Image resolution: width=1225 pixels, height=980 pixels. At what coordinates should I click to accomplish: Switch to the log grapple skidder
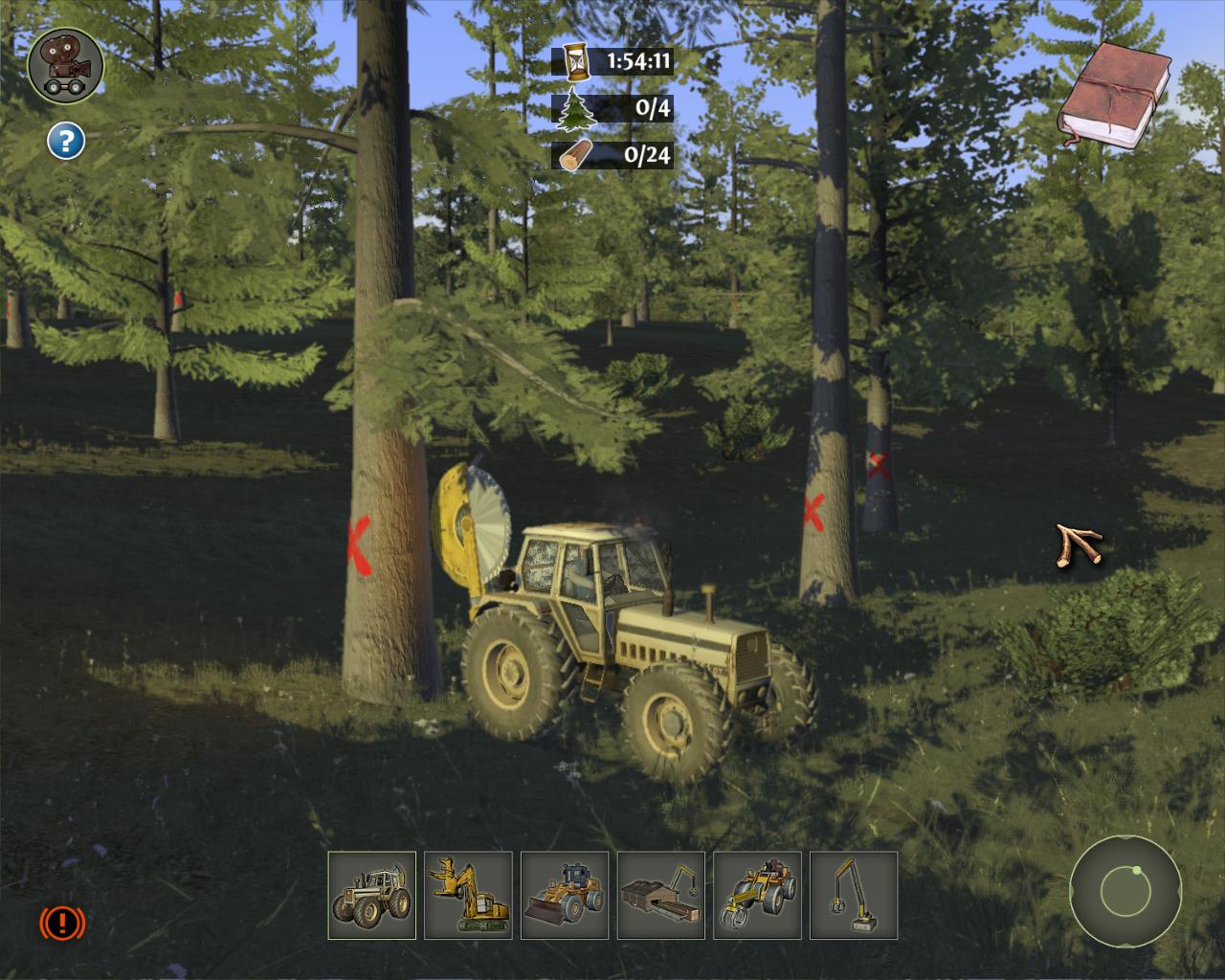click(758, 895)
